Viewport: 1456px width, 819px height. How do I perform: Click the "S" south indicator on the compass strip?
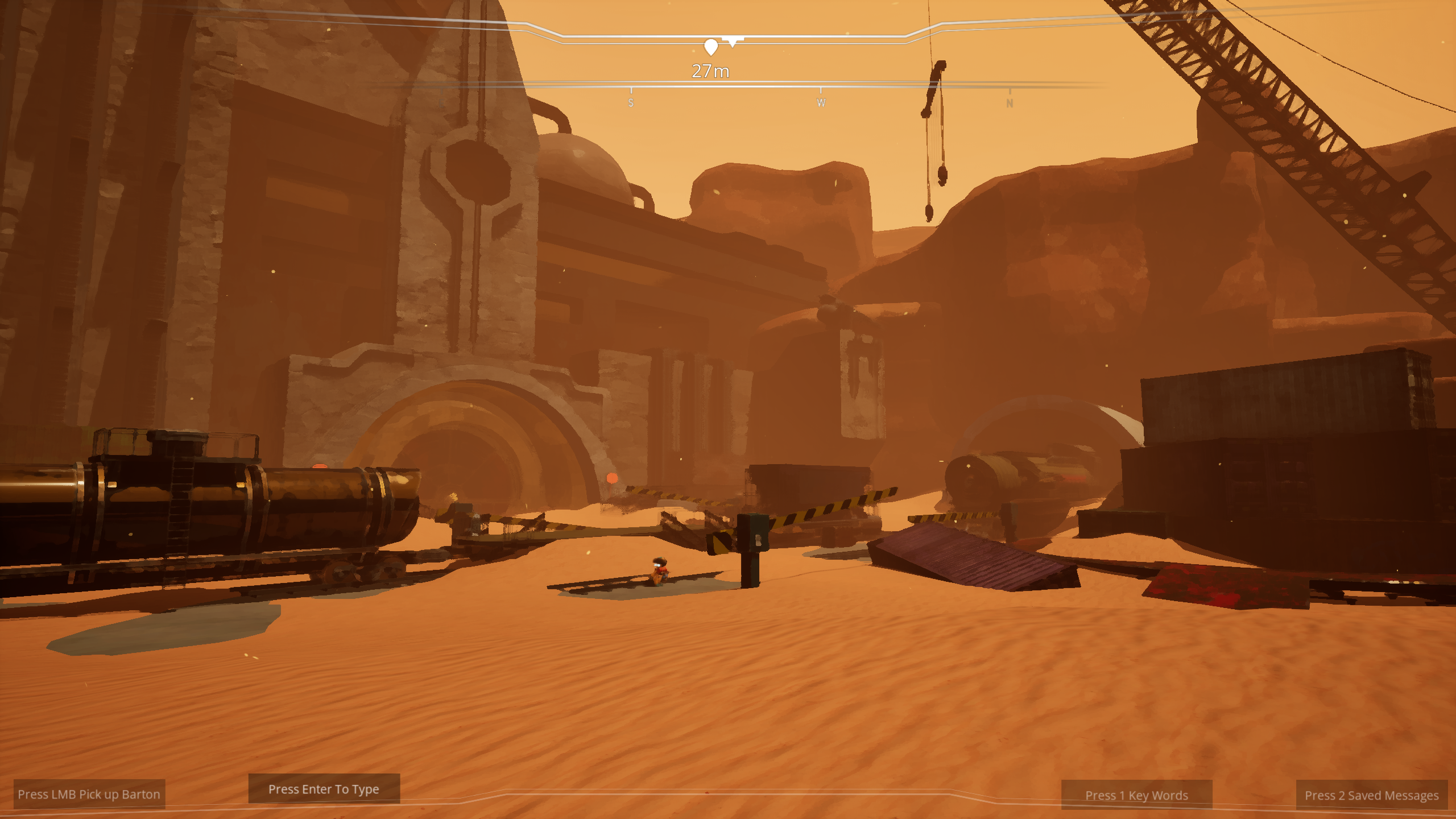pos(631,104)
